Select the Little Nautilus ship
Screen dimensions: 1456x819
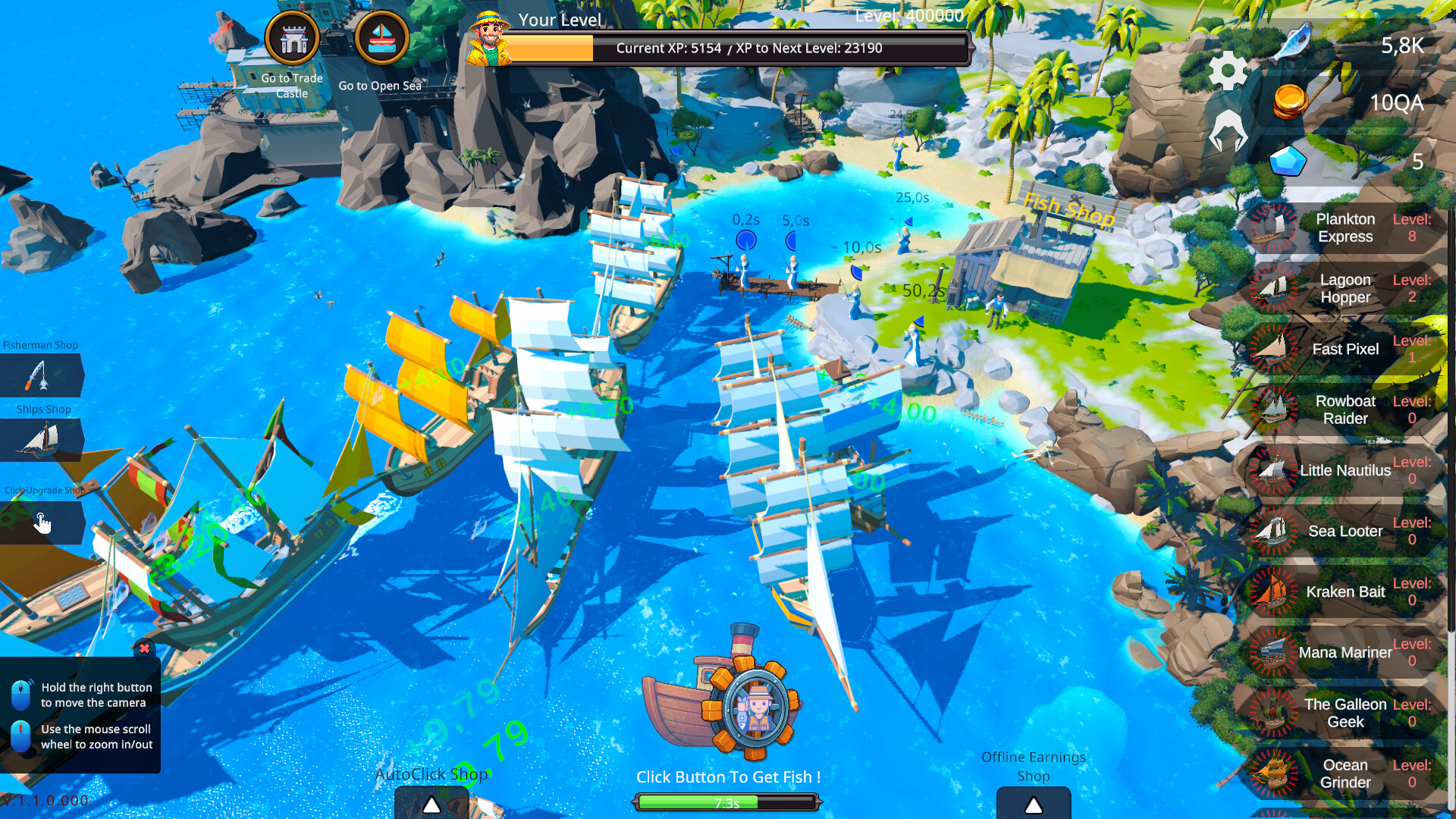(x=1344, y=470)
